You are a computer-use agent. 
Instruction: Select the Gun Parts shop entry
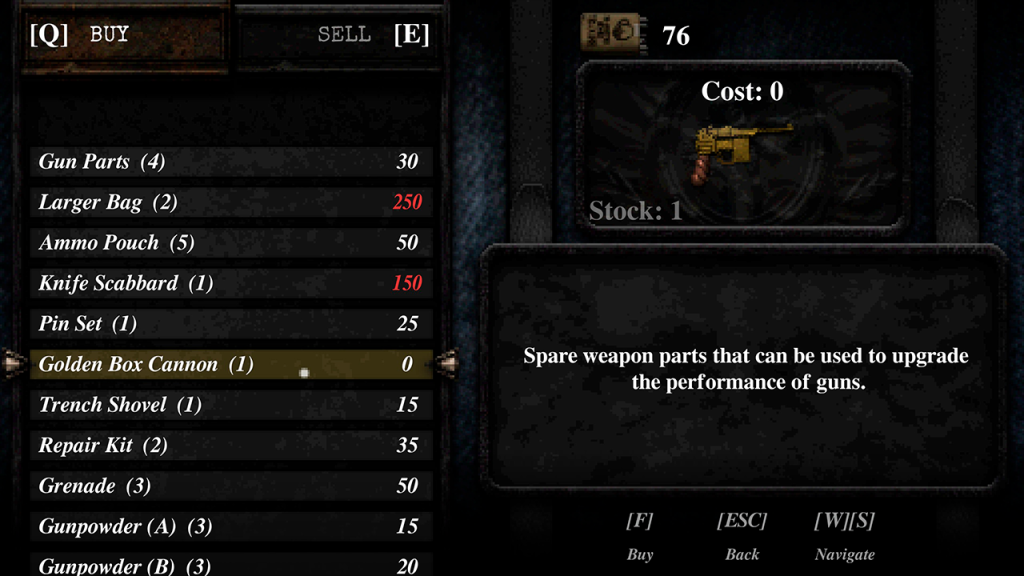[x=231, y=162]
